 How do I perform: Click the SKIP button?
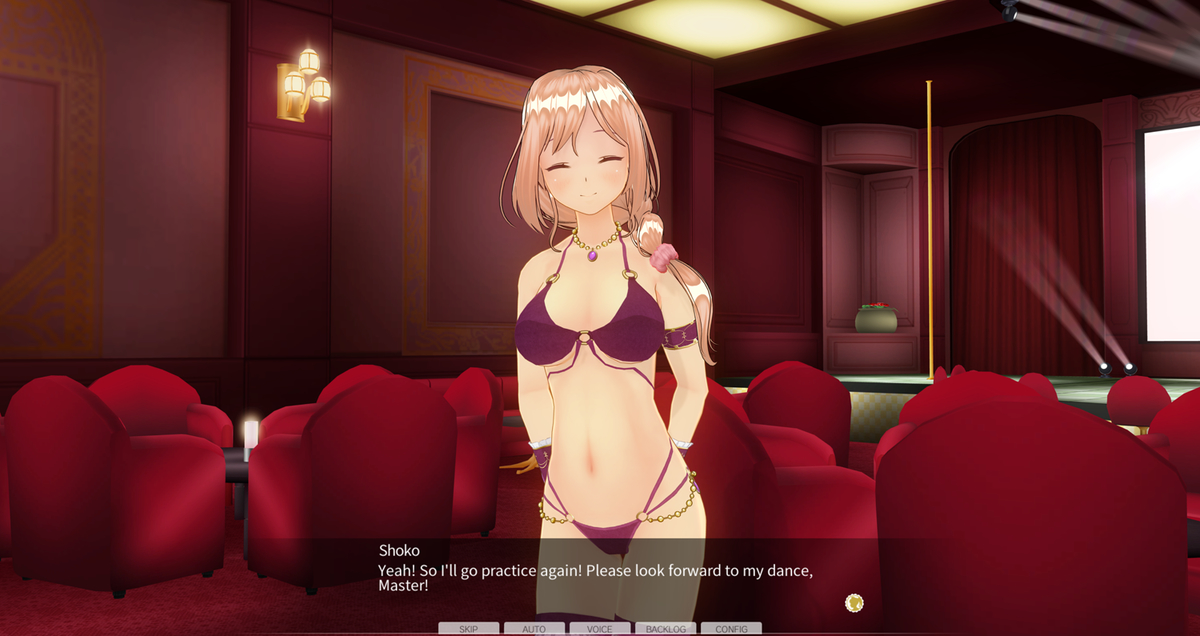pos(468,629)
